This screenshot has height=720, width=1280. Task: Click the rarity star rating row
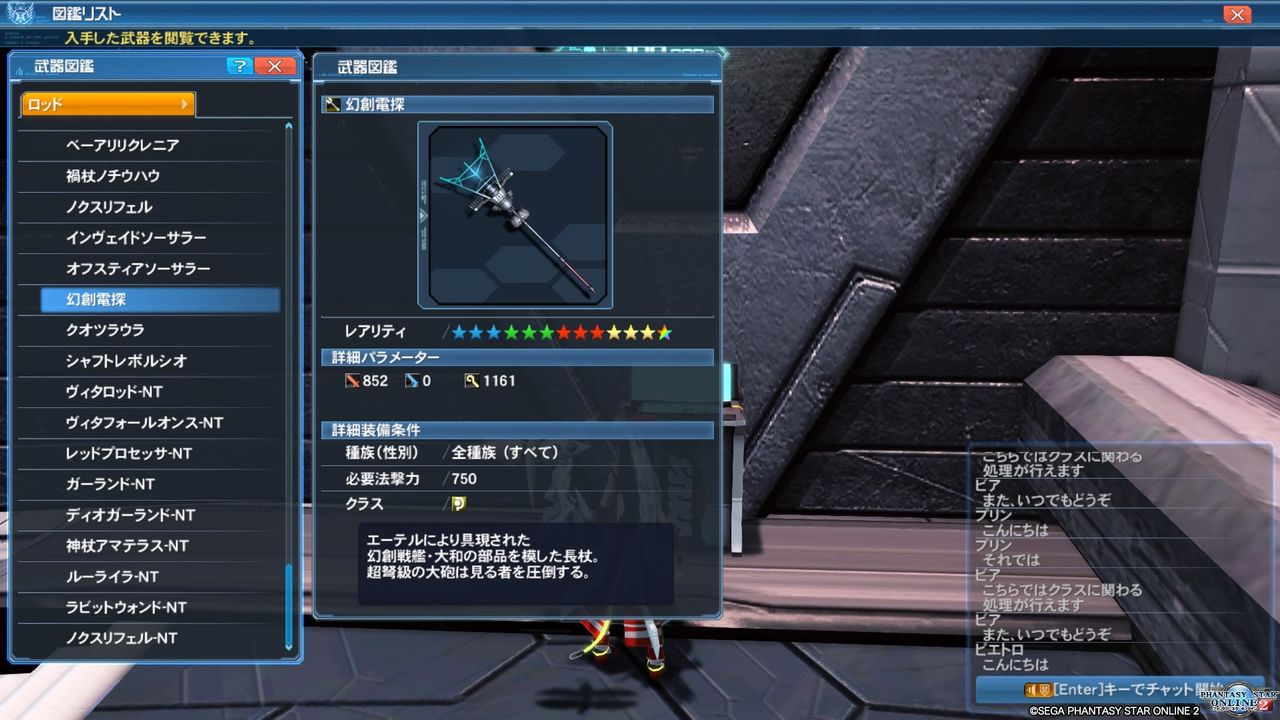pos(560,331)
